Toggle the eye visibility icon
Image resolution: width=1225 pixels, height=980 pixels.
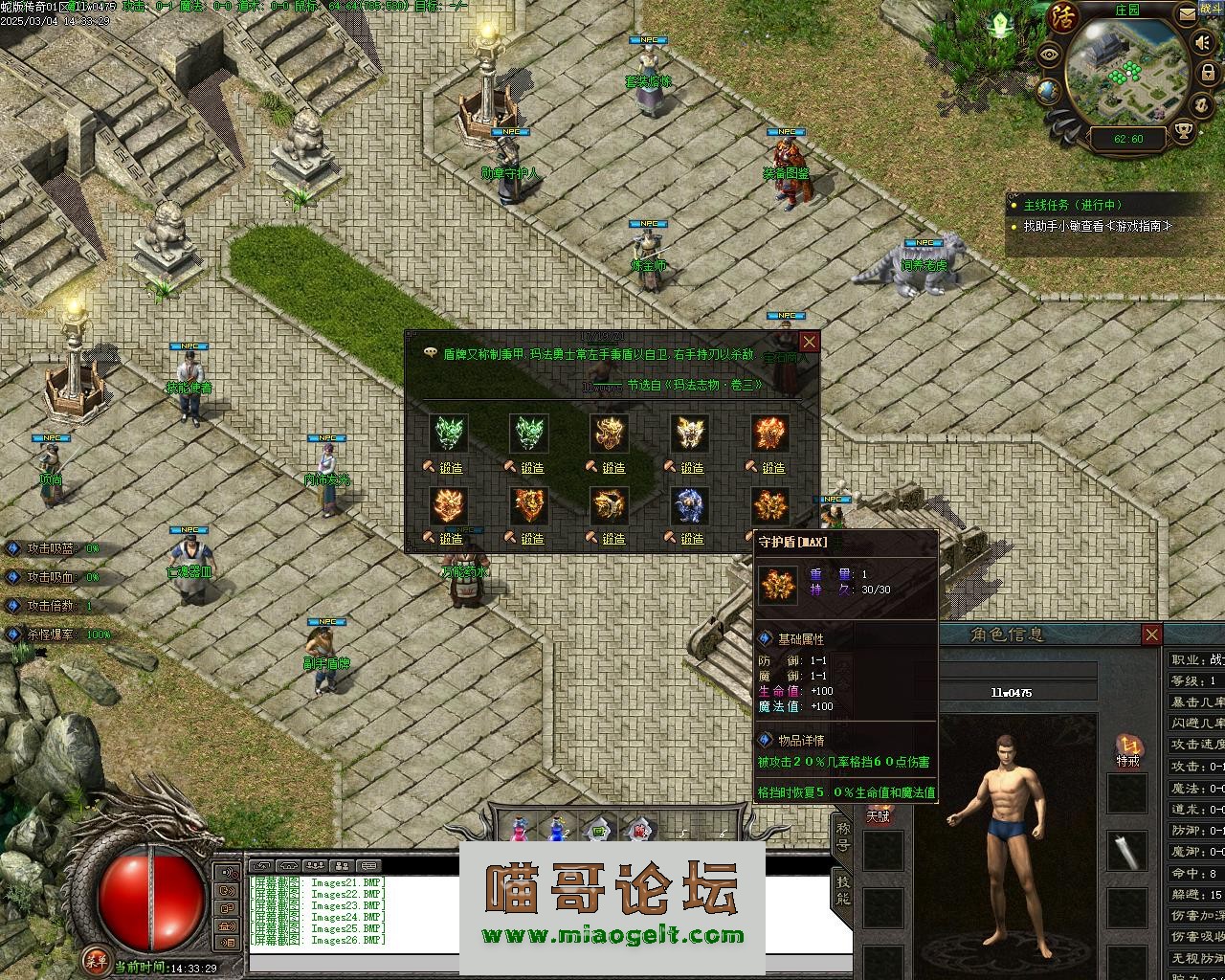[1051, 54]
